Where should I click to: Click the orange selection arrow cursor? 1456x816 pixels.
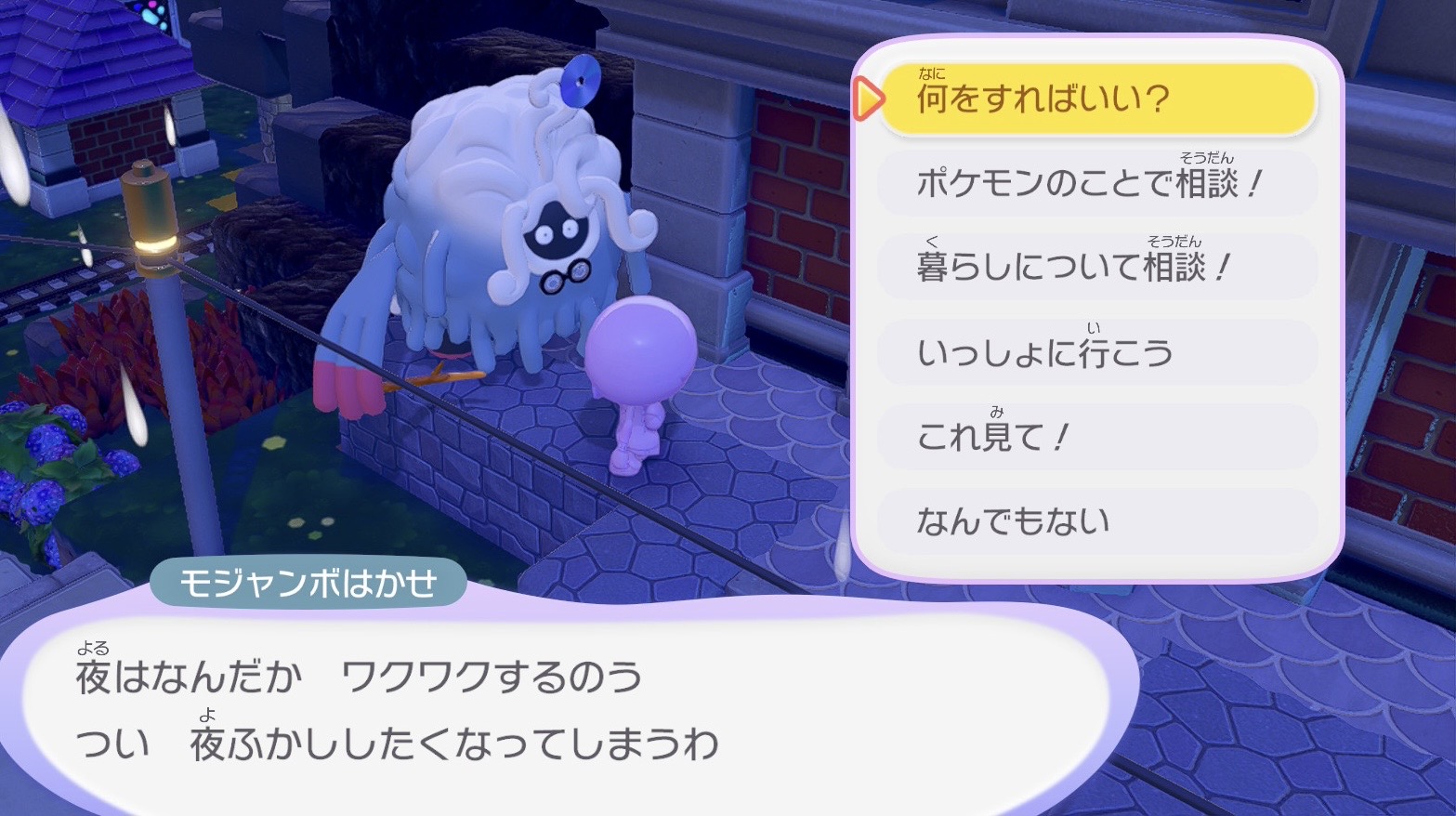(x=867, y=97)
